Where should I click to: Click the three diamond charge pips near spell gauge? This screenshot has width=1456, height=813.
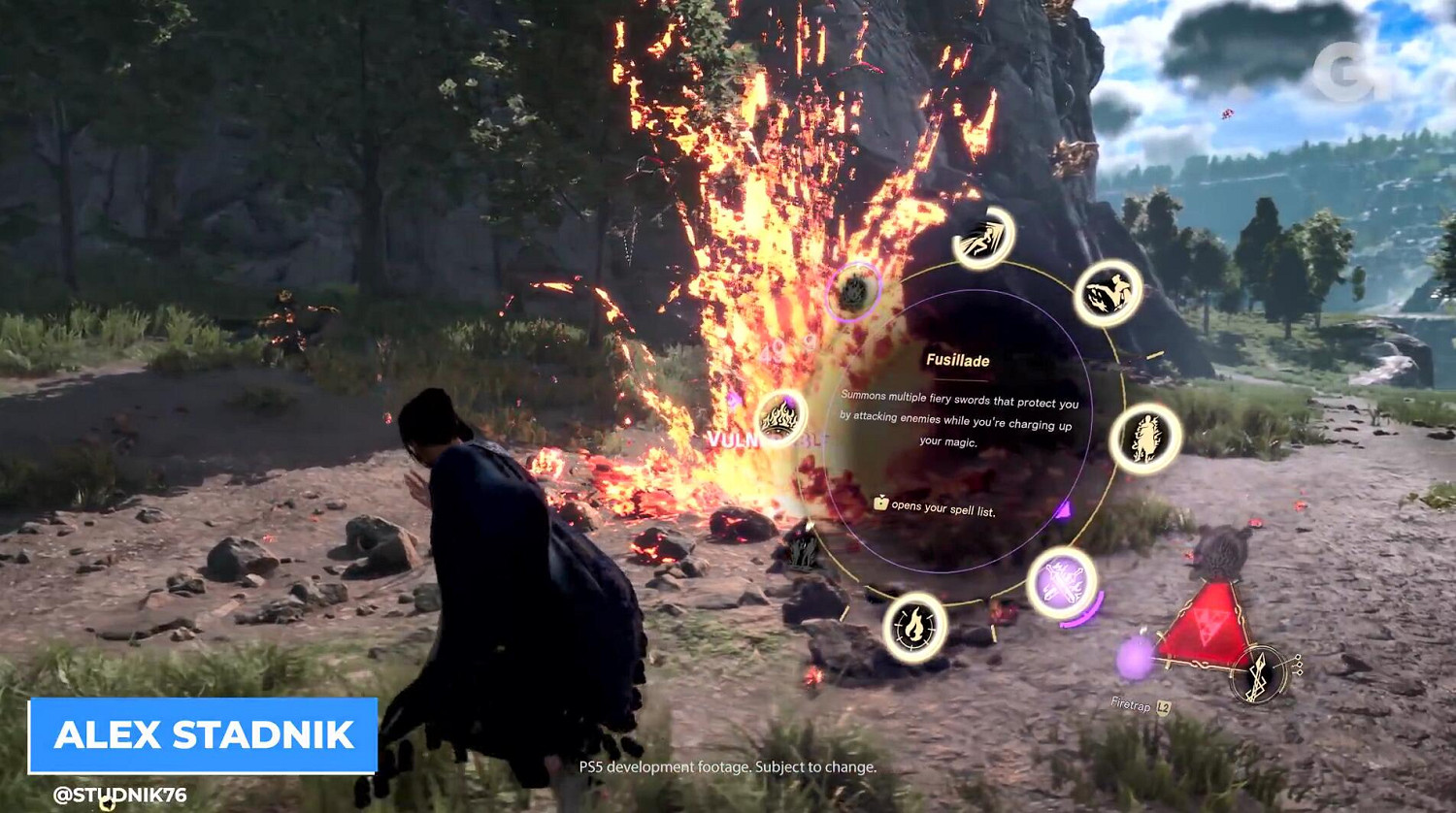tap(1299, 664)
